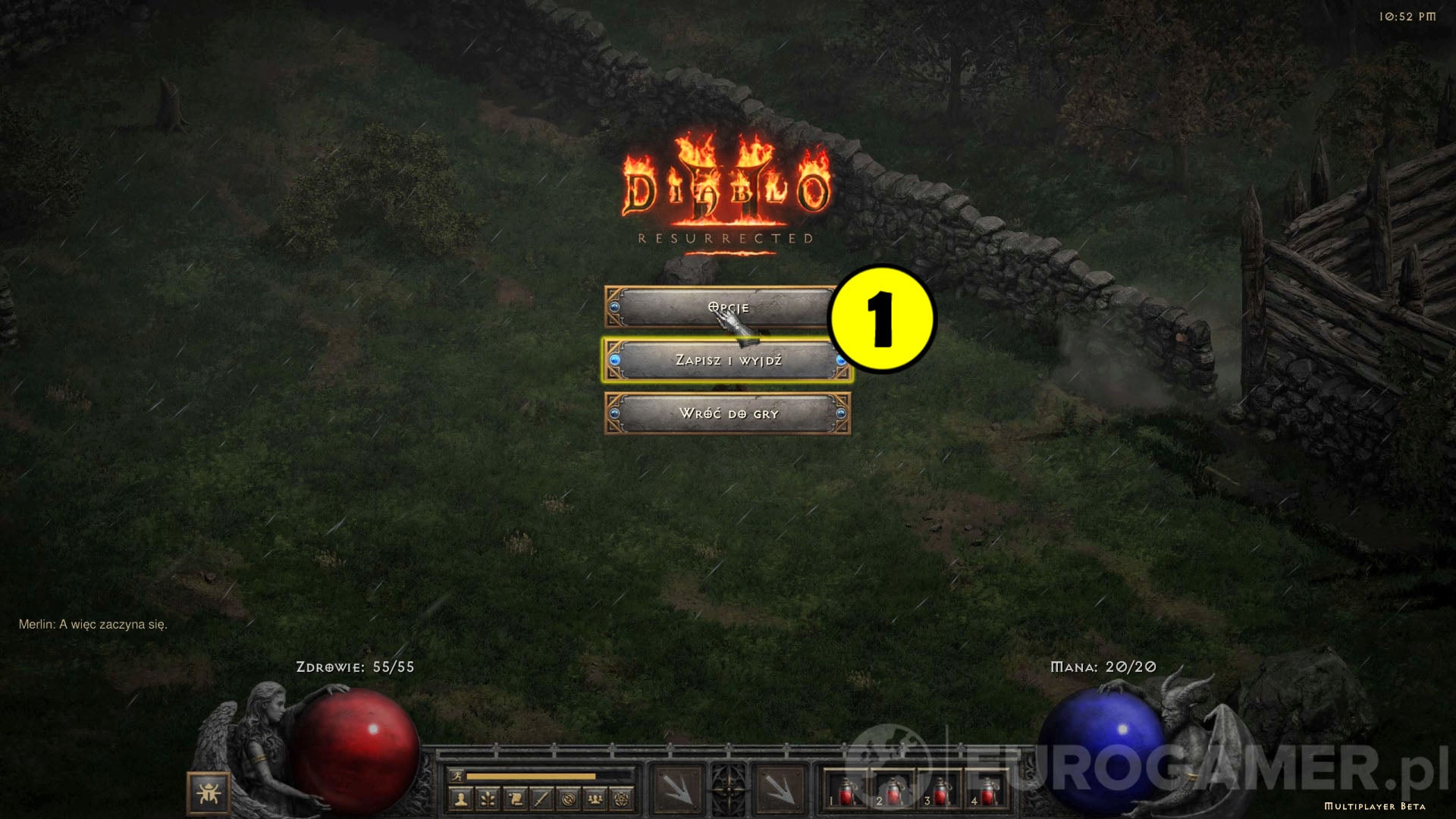The image size is (1456, 819).
Task: Expand the left ornament on the Opcje button
Action: pyautogui.click(x=616, y=308)
